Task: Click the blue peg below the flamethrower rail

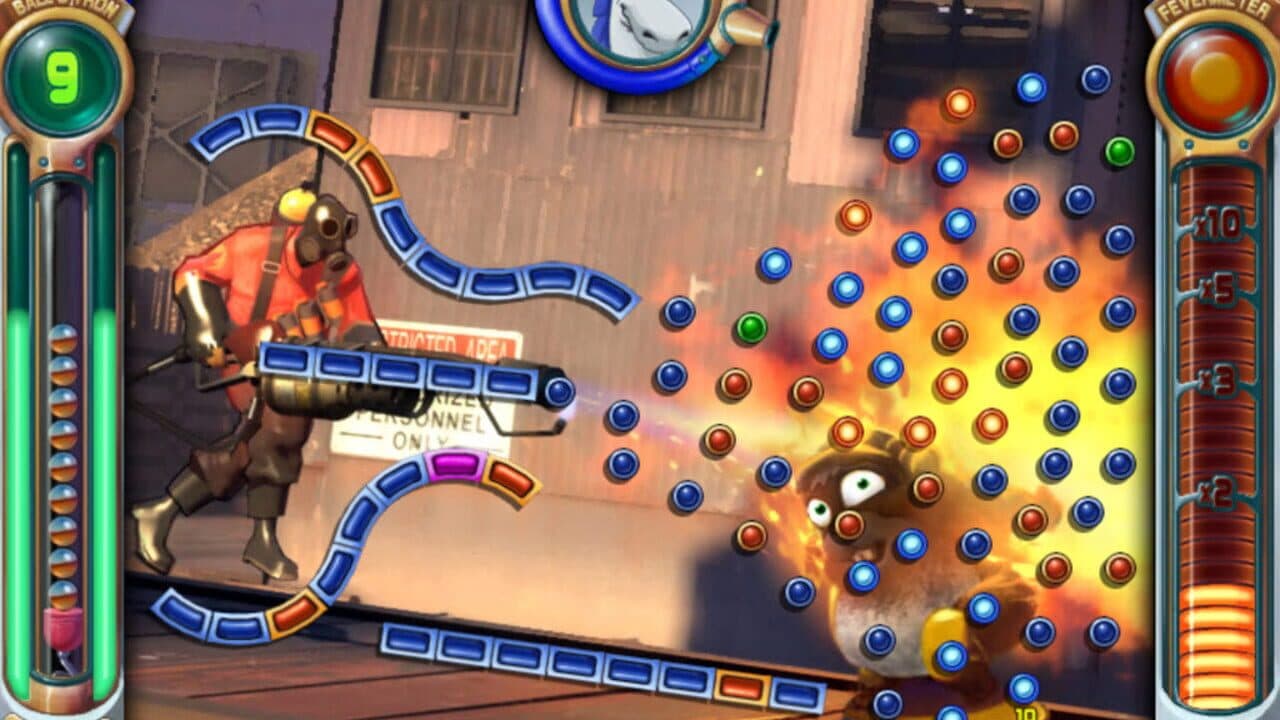Action: [x=620, y=415]
